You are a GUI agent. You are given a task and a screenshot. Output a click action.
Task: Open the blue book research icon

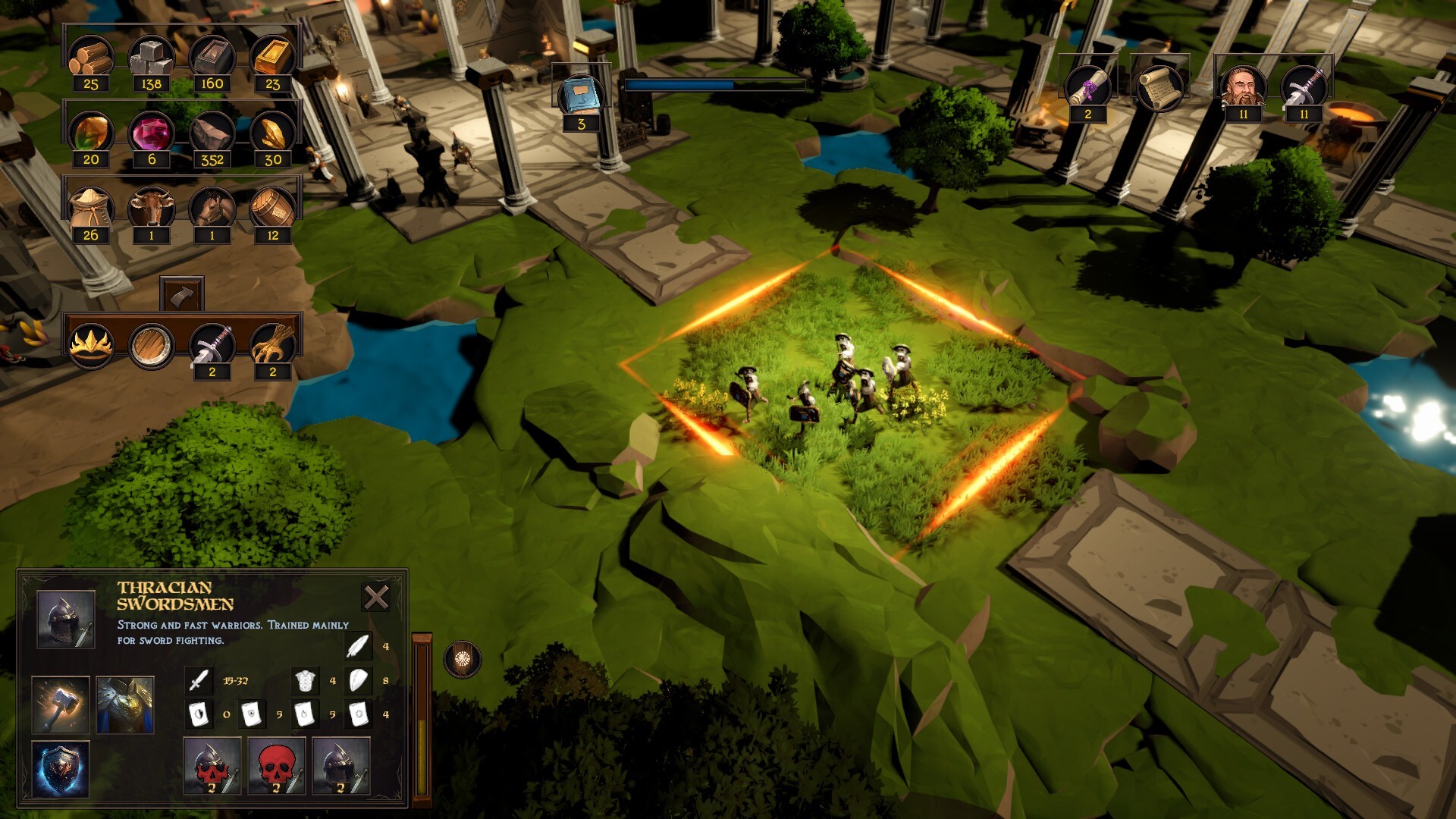click(x=581, y=97)
